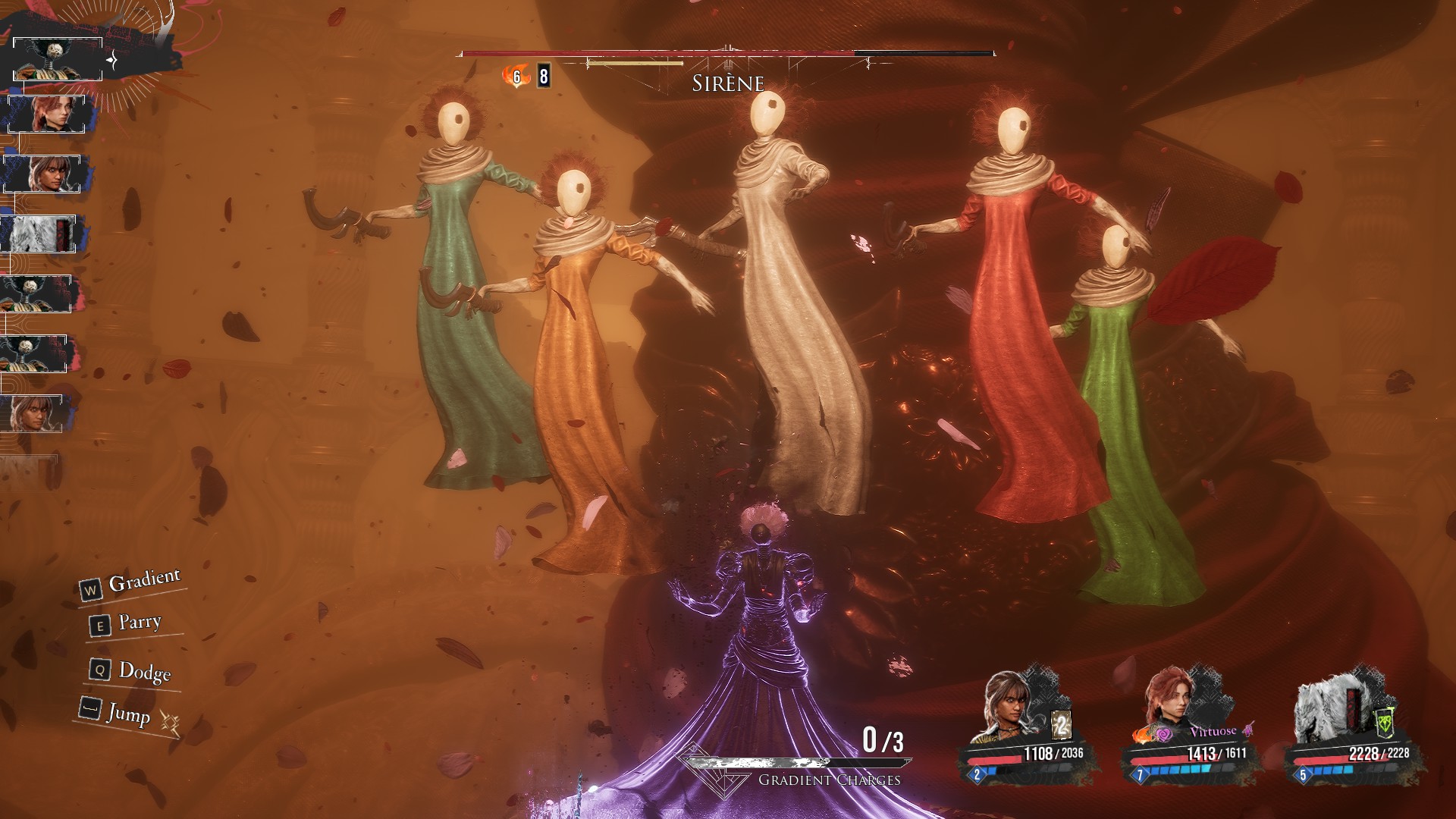The height and width of the screenshot is (819, 1456).
Task: Select Monoco's portrait in the turn order list
Action: click(x=39, y=234)
